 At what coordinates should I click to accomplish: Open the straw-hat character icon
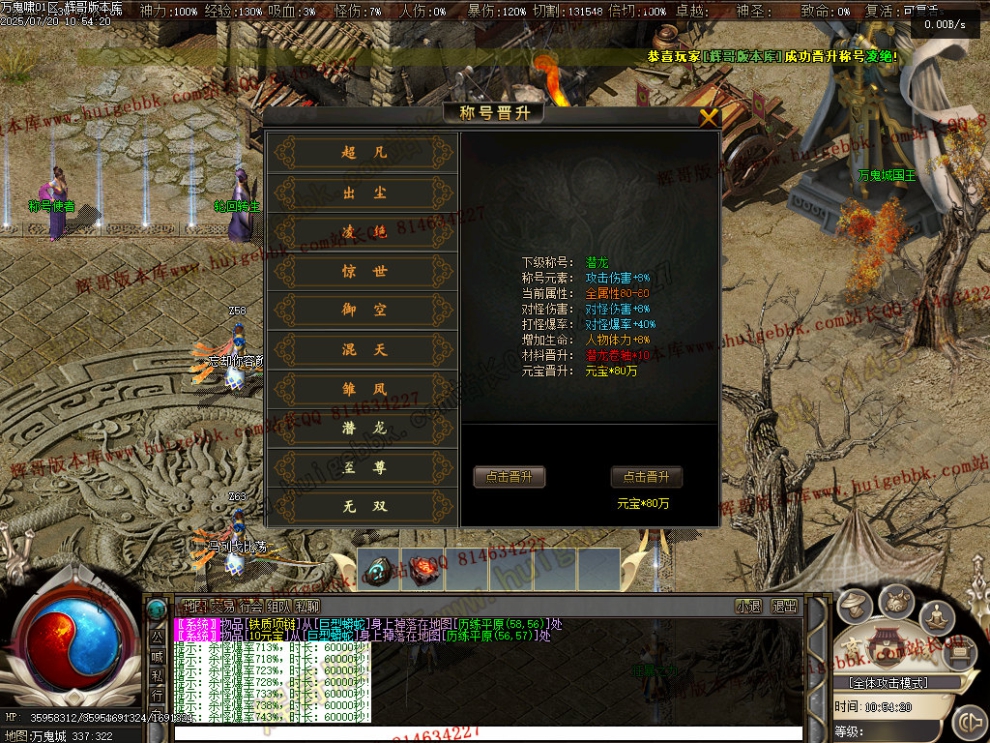[855, 604]
